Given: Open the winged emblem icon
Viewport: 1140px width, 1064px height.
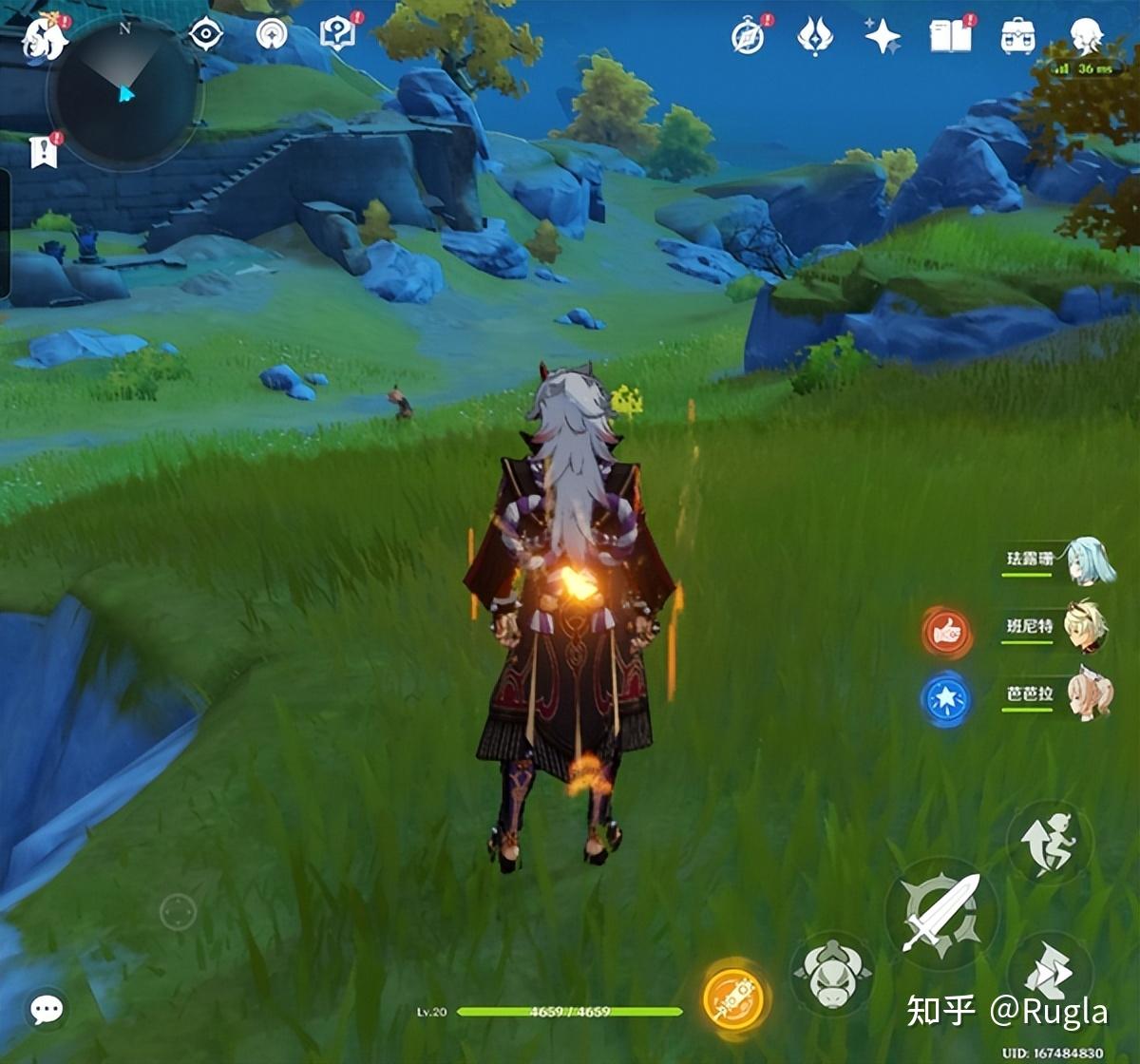Looking at the screenshot, I should point(814,37).
